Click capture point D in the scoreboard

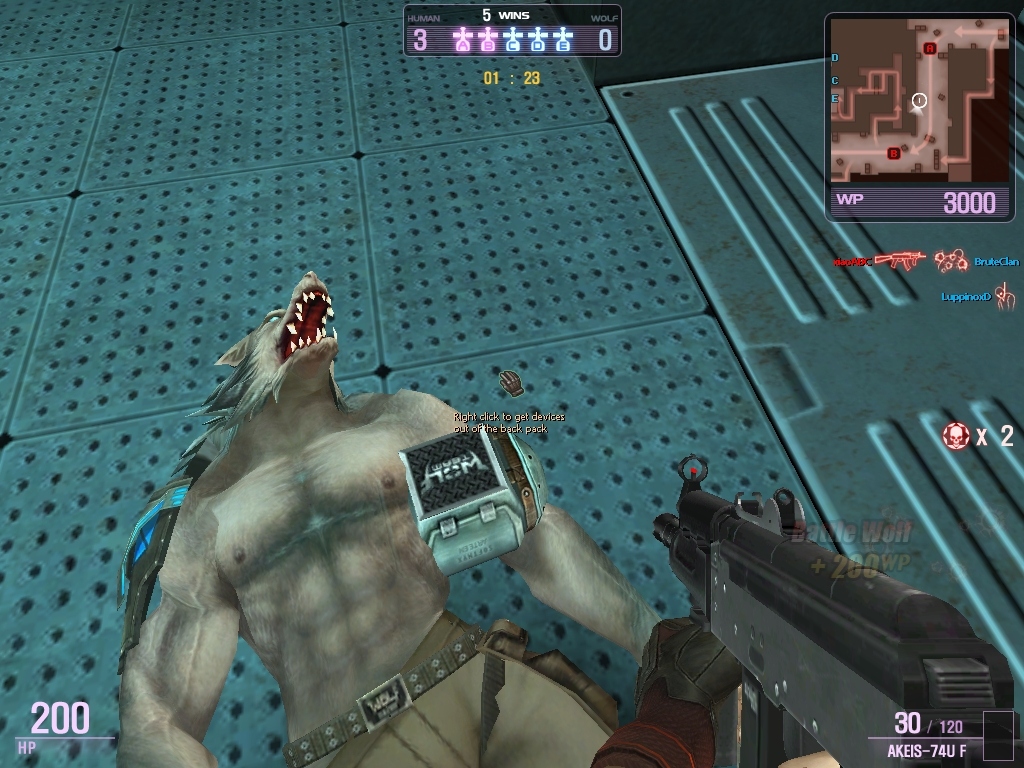[x=539, y=40]
